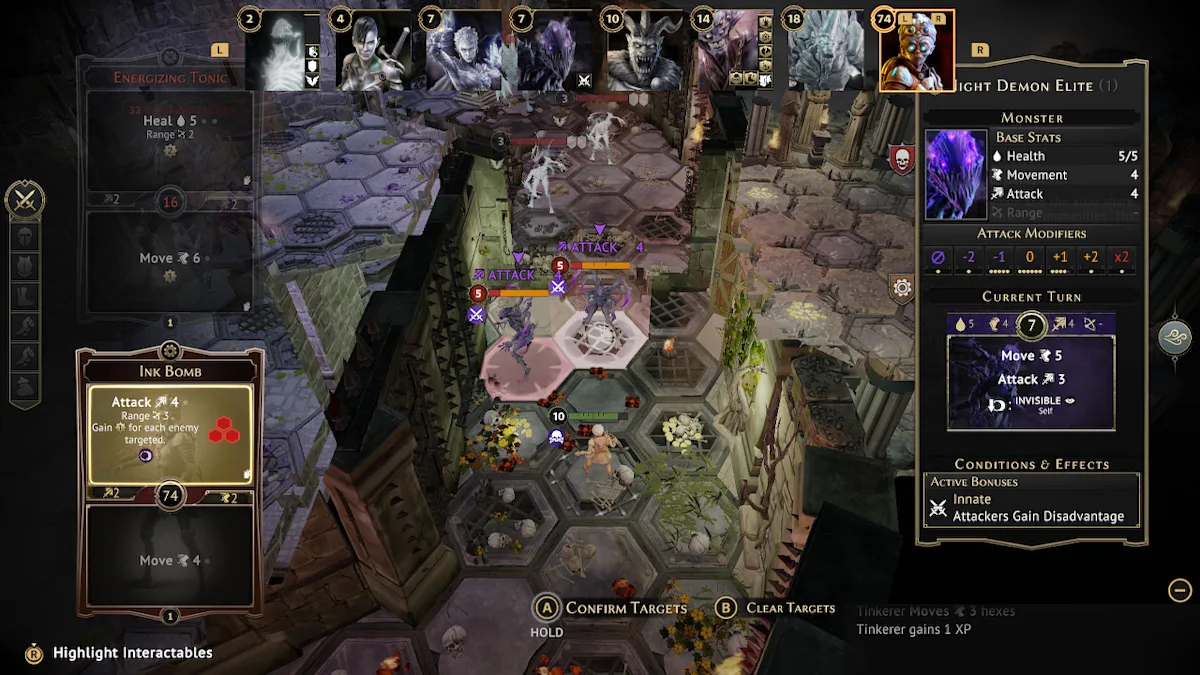Image resolution: width=1200 pixels, height=675 pixels.
Task: Select the boots equipment slot
Action: (25, 296)
